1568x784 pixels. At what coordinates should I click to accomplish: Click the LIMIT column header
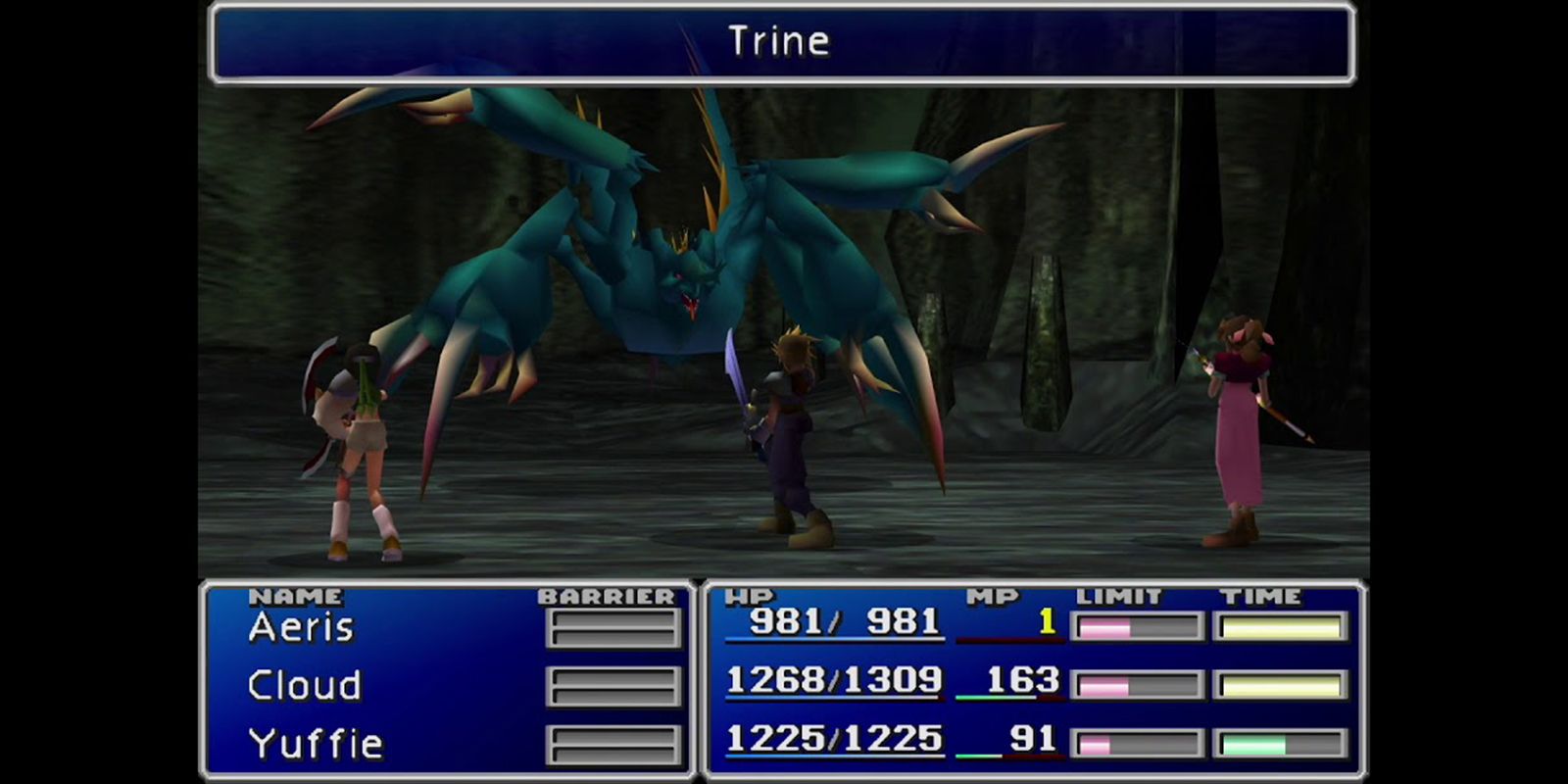pyautogui.click(x=1117, y=594)
